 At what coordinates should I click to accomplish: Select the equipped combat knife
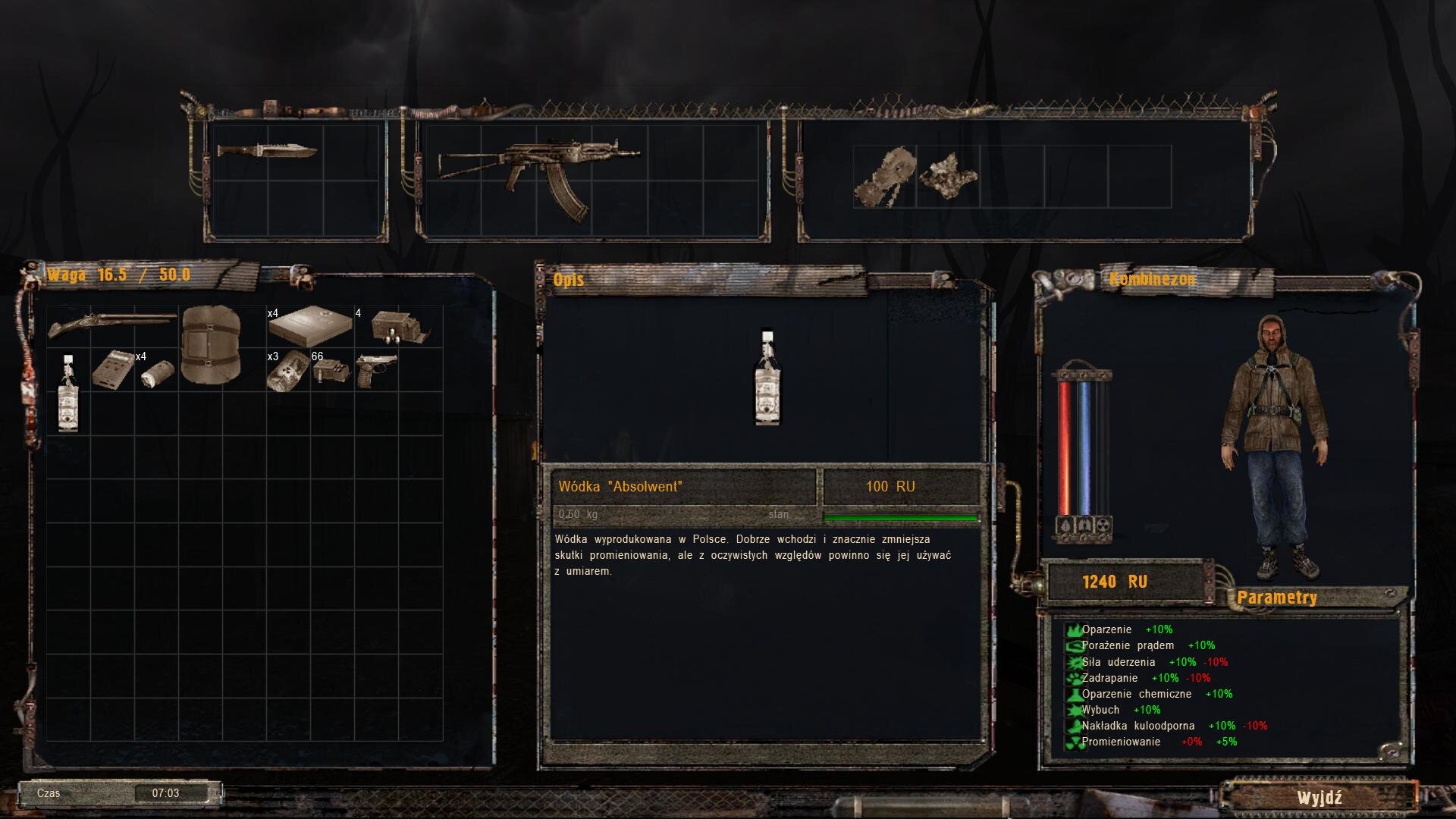pyautogui.click(x=267, y=150)
